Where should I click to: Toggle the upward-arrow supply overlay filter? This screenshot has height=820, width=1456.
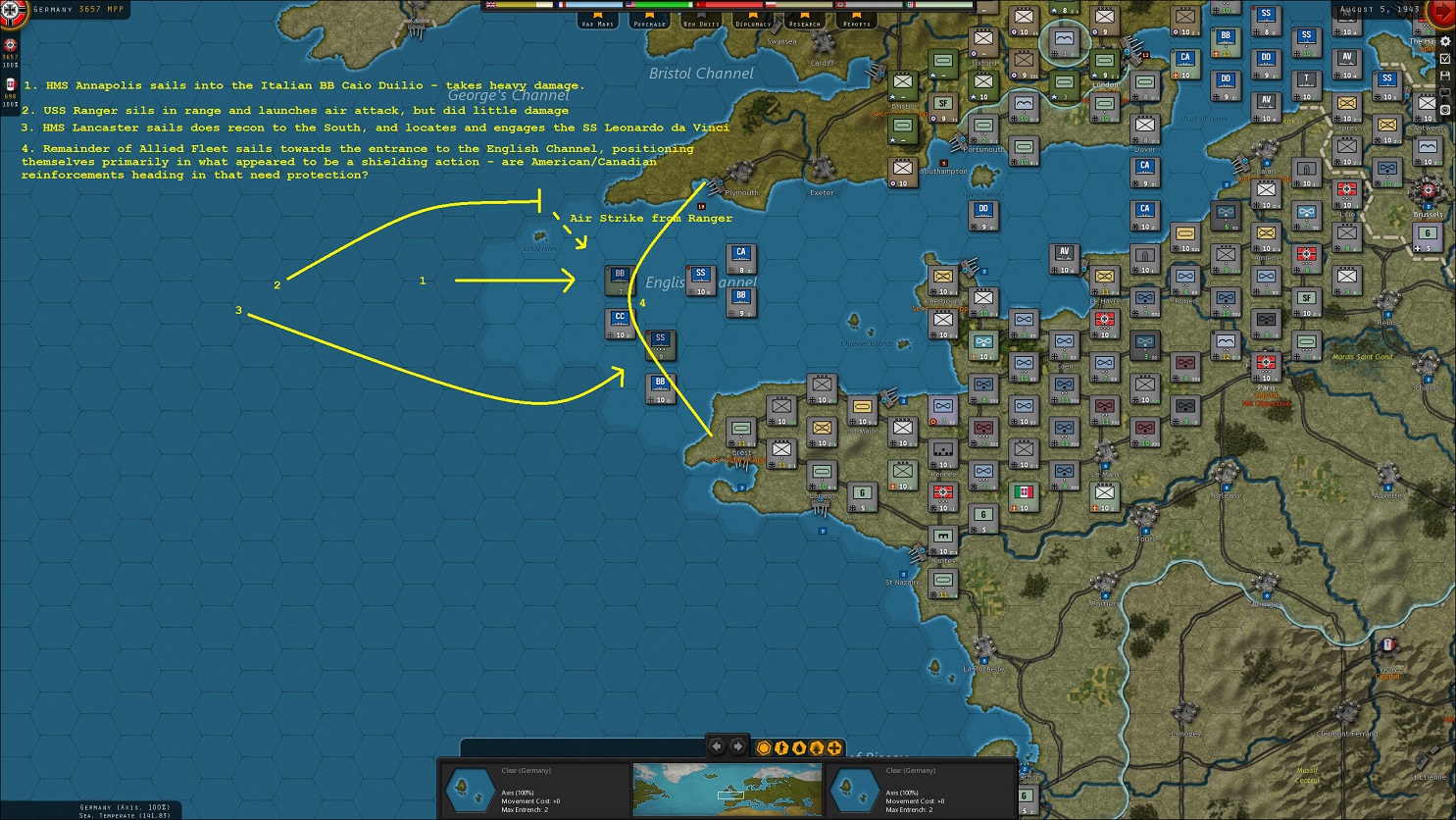817,747
